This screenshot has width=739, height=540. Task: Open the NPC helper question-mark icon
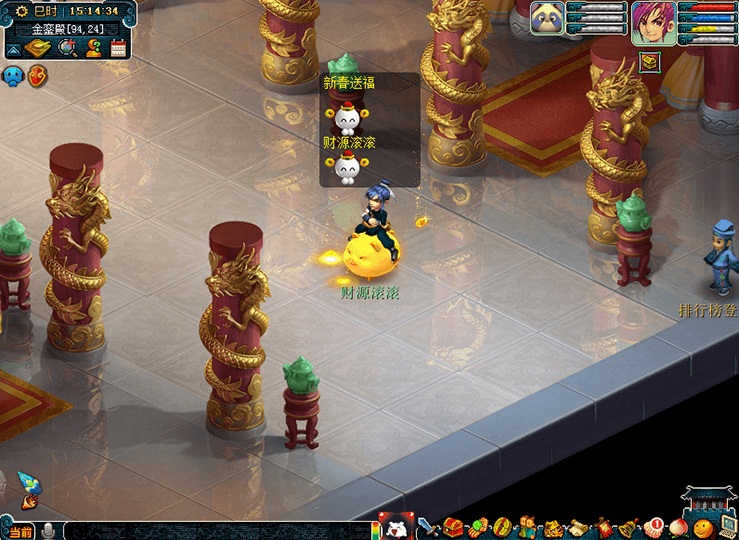click(94, 48)
